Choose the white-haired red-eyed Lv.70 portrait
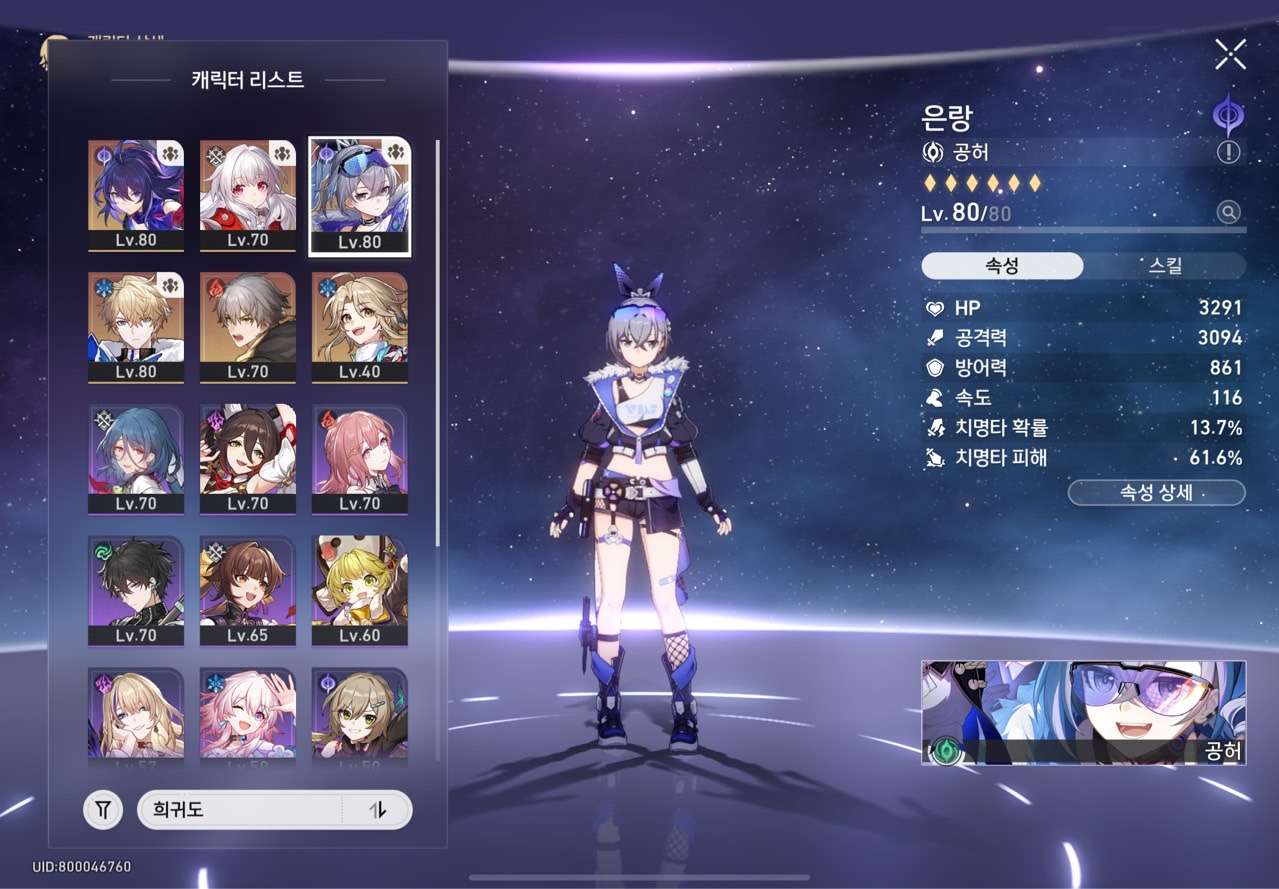1279x889 pixels. coord(248,195)
